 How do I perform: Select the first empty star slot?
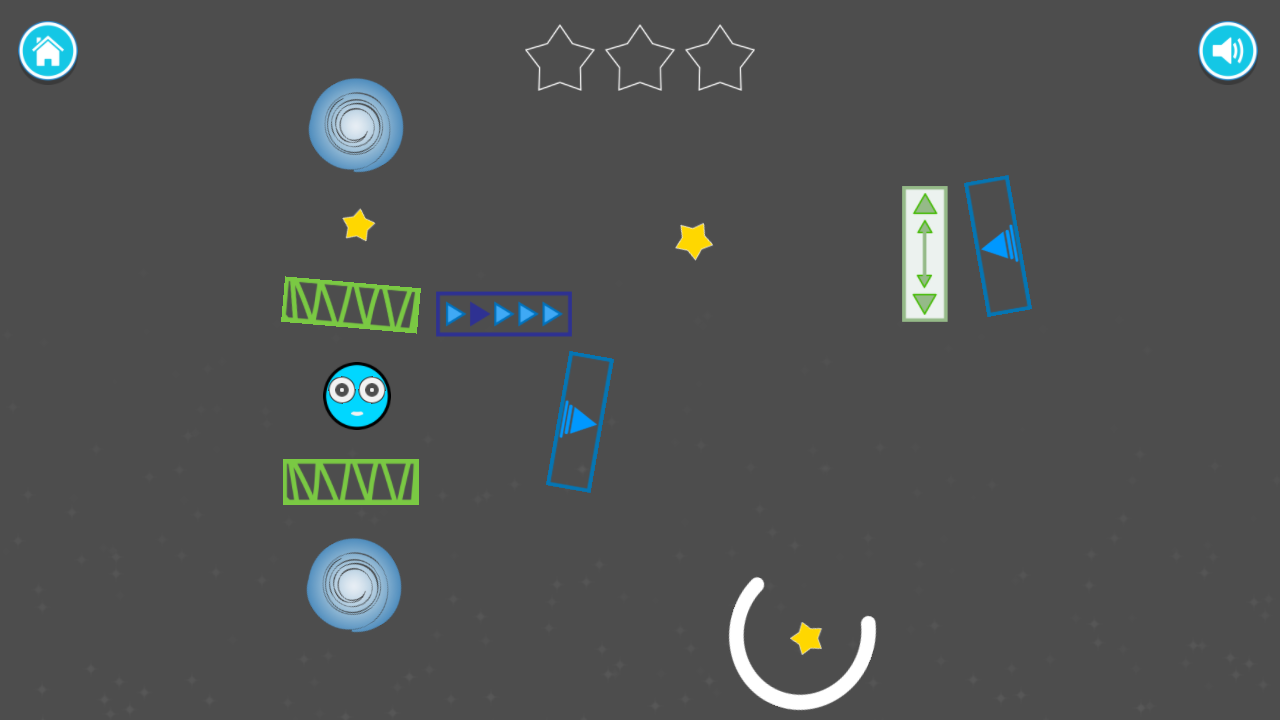[559, 58]
